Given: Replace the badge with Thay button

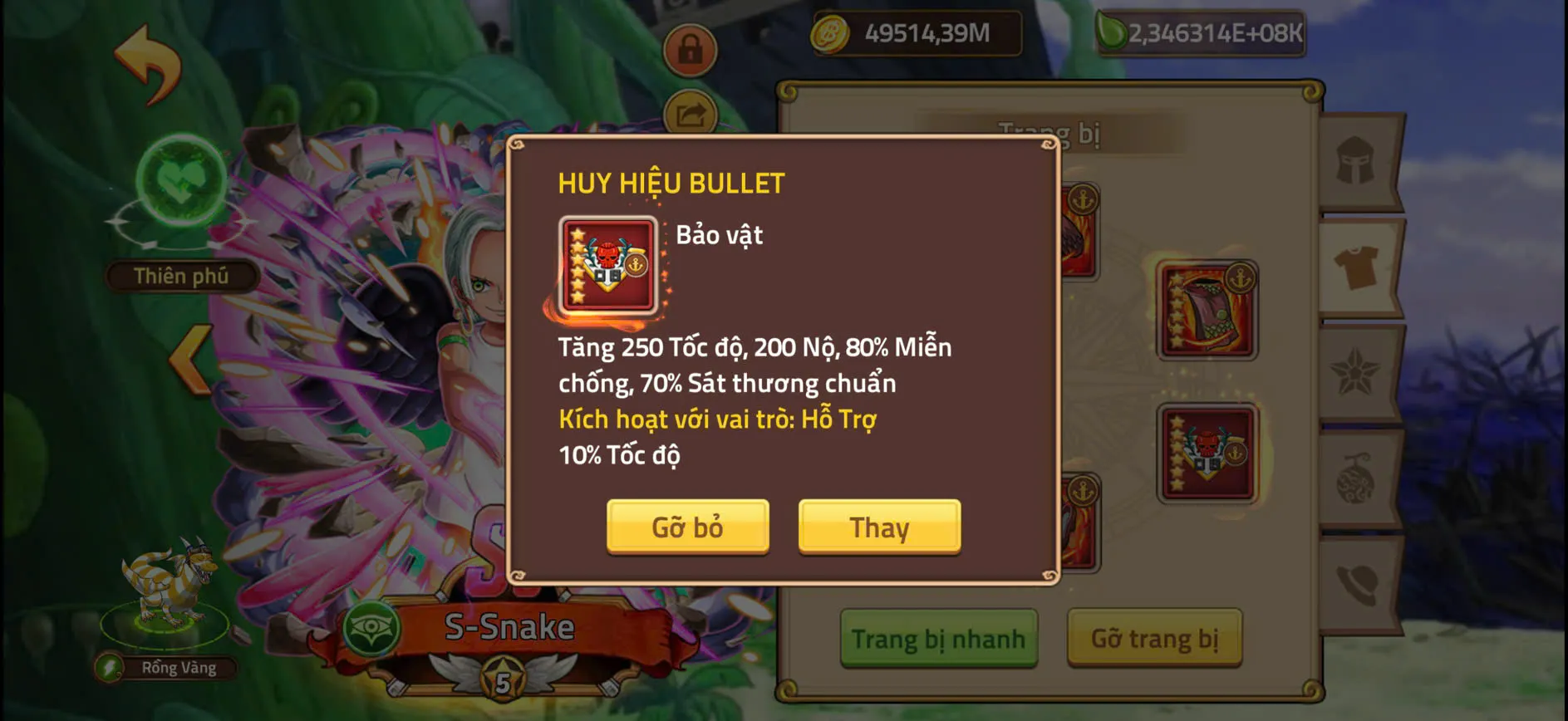Looking at the screenshot, I should click(879, 527).
